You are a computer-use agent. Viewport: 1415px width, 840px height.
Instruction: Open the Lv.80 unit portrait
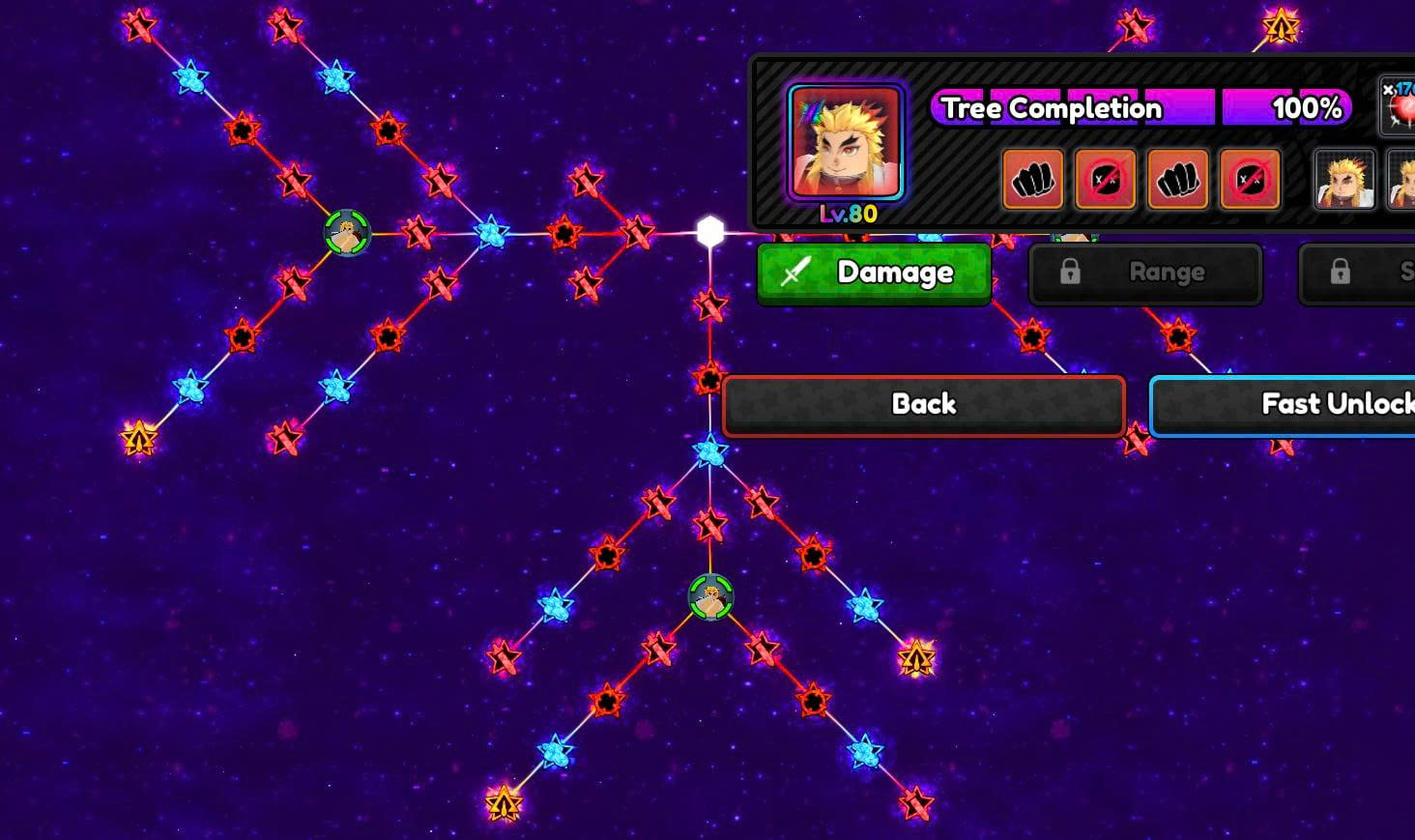[846, 143]
